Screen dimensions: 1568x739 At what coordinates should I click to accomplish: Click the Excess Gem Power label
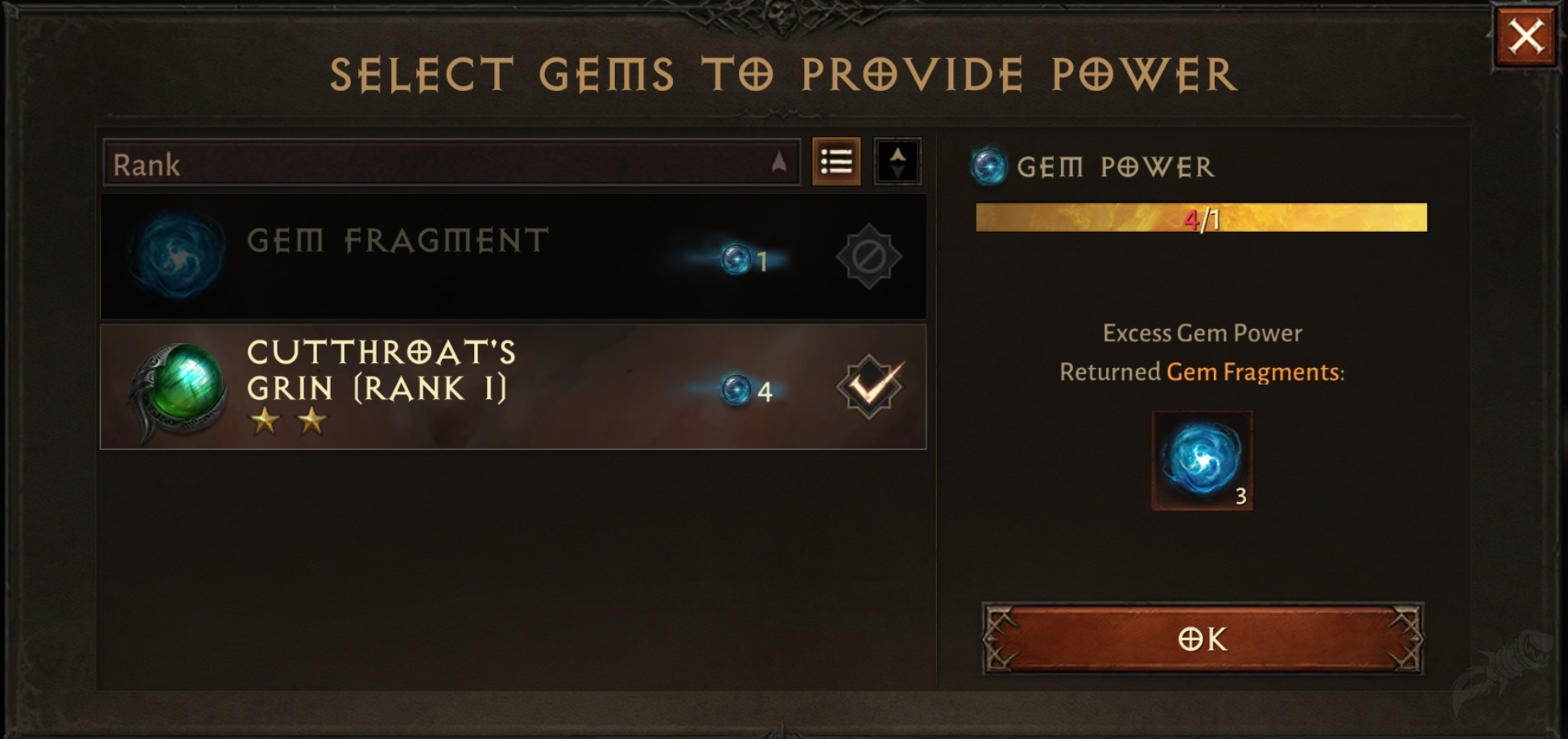[x=1203, y=332]
